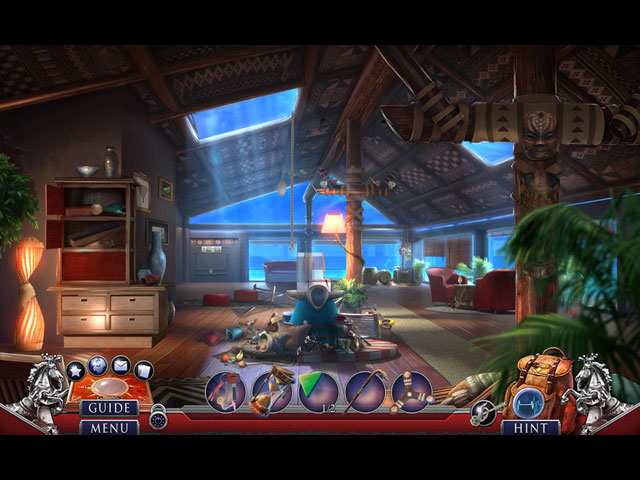Open the notes pages icon

point(144,370)
